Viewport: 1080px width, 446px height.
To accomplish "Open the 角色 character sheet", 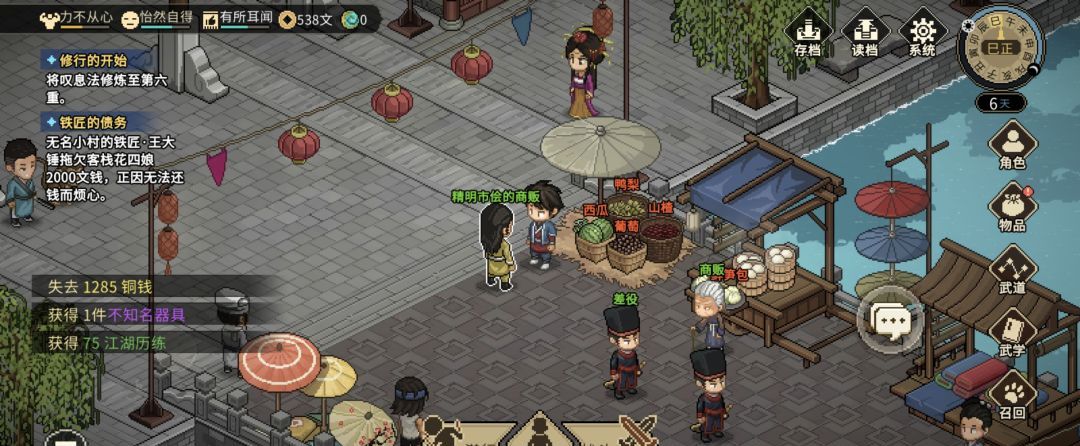I will [x=1012, y=146].
